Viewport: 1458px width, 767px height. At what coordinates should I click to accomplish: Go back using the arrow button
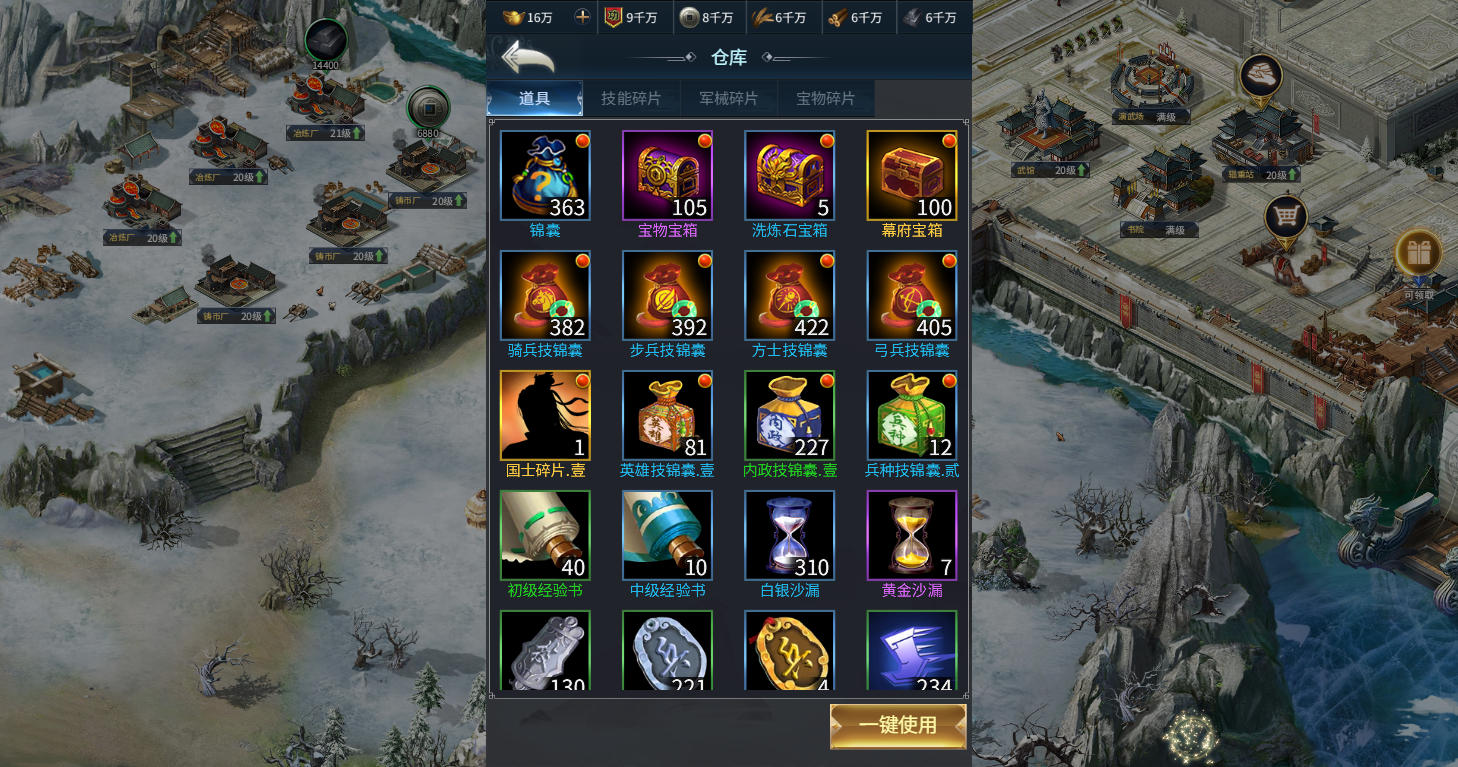[x=527, y=57]
